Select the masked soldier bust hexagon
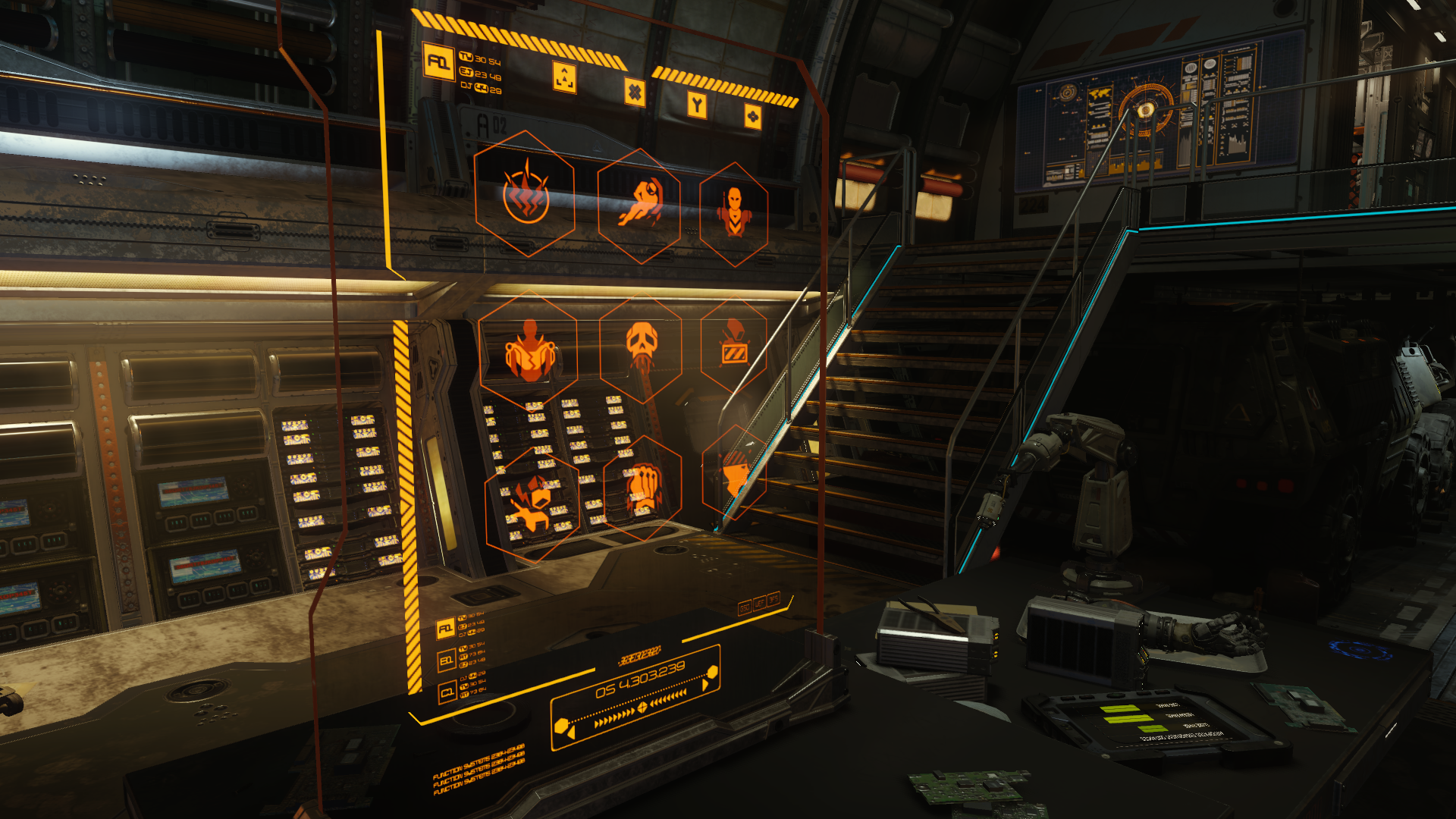 (733, 213)
